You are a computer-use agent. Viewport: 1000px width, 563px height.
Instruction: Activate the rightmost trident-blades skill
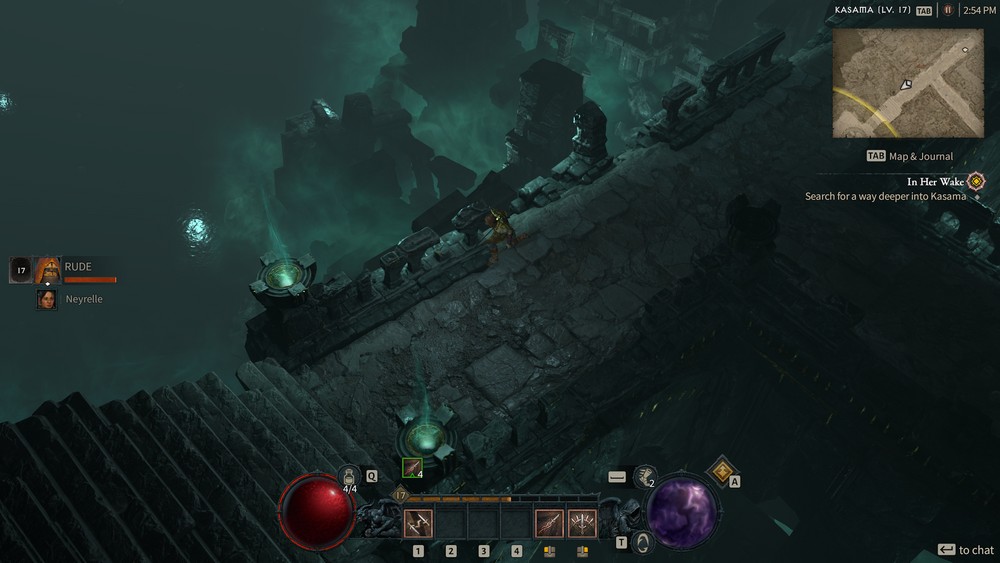click(582, 523)
